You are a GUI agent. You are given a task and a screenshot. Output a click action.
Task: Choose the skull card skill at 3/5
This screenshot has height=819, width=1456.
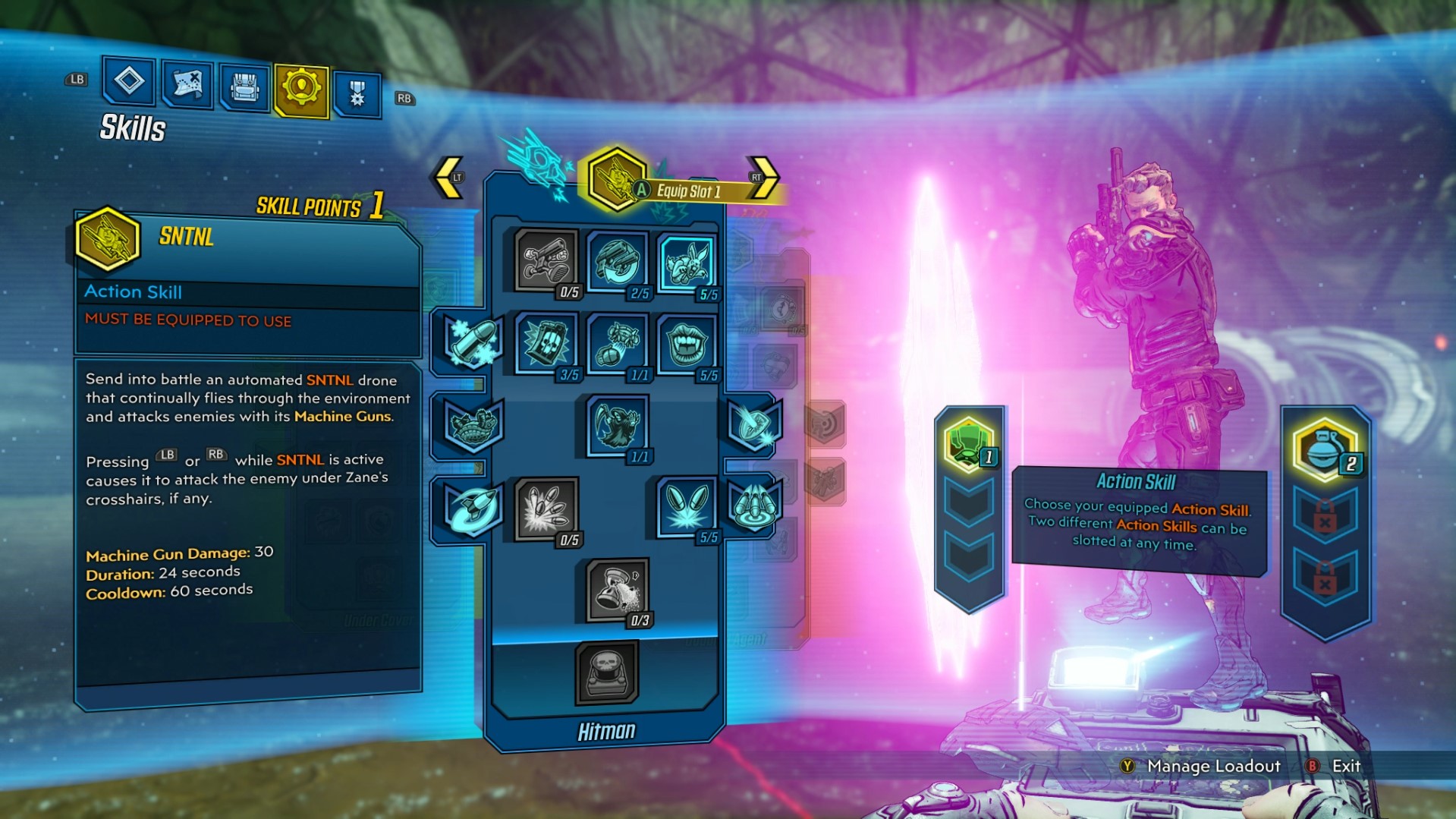546,343
